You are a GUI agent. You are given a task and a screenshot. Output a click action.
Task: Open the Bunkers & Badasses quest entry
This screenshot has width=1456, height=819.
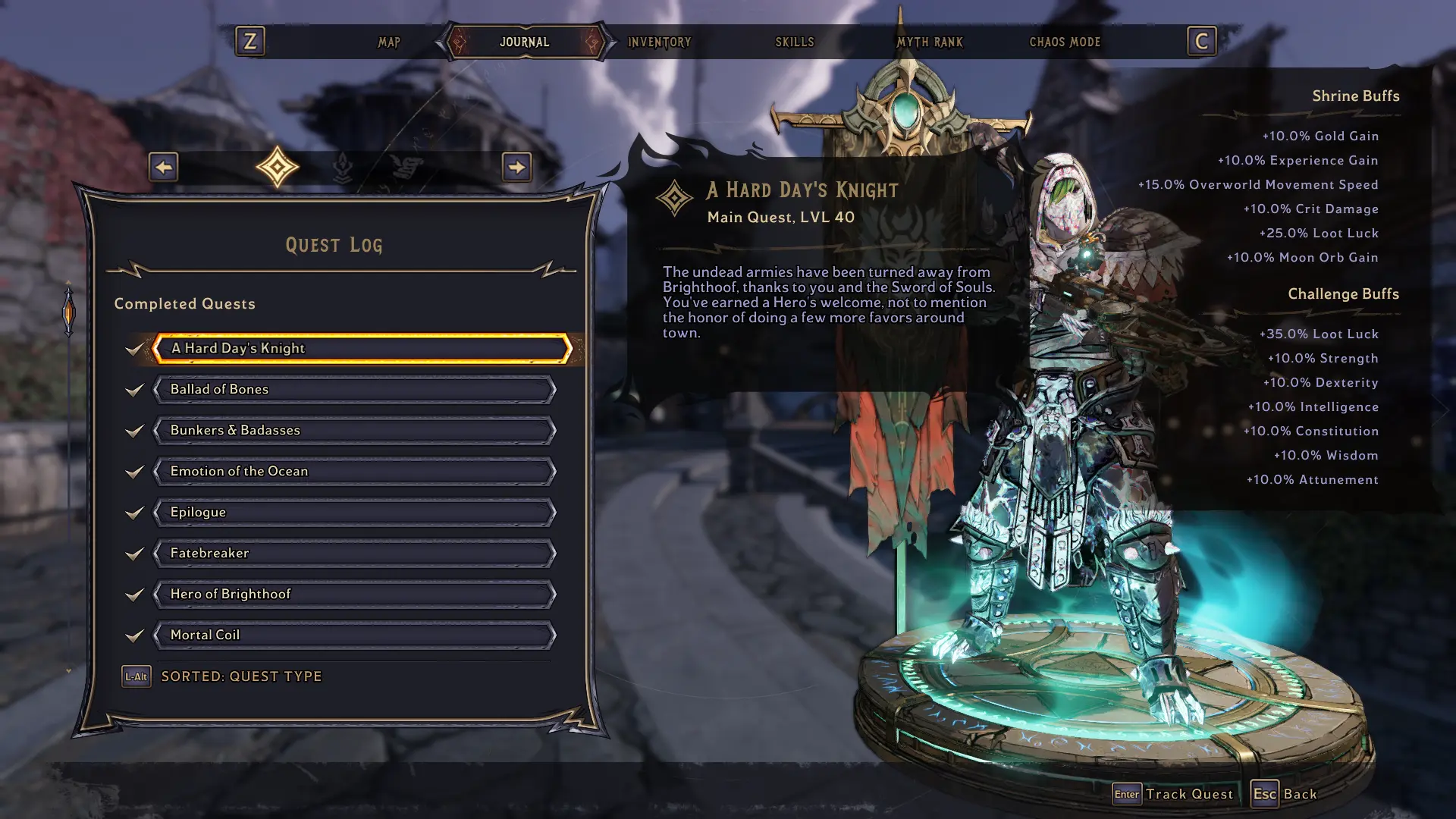click(x=355, y=430)
